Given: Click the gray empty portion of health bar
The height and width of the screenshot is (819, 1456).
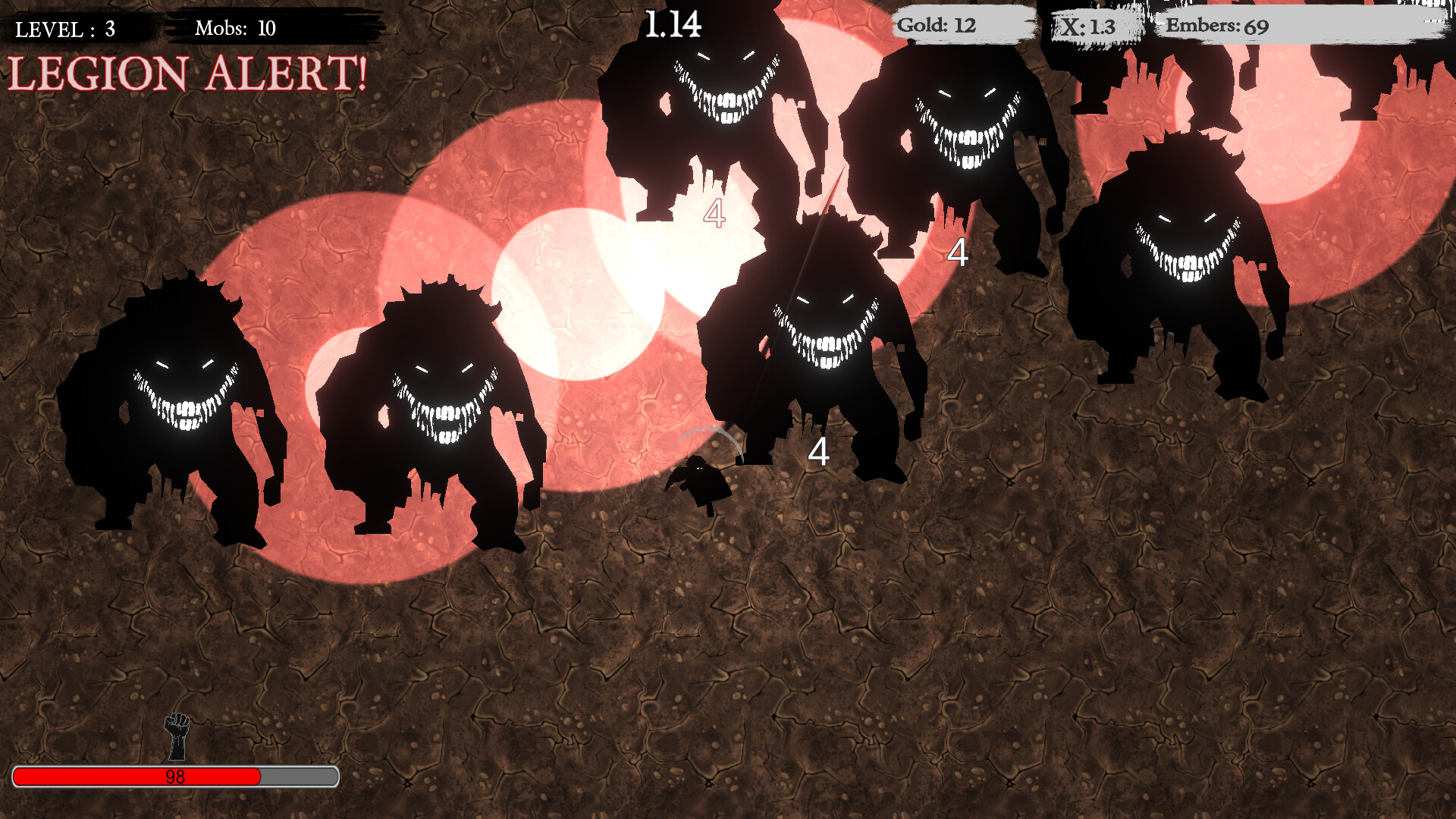Looking at the screenshot, I should (297, 777).
